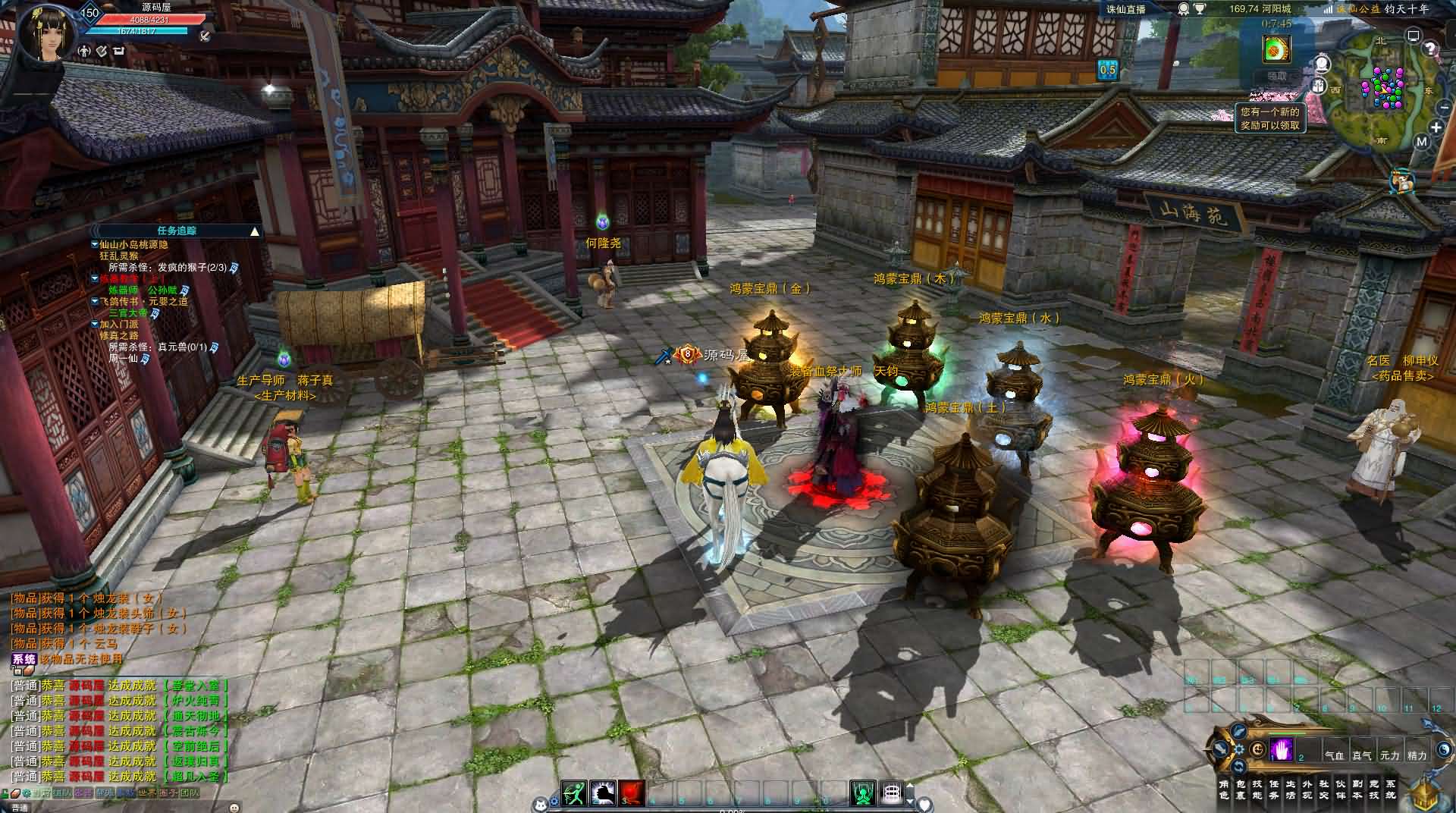Open the 任务 quest menu
The width and height of the screenshot is (1456, 813).
(x=1274, y=789)
